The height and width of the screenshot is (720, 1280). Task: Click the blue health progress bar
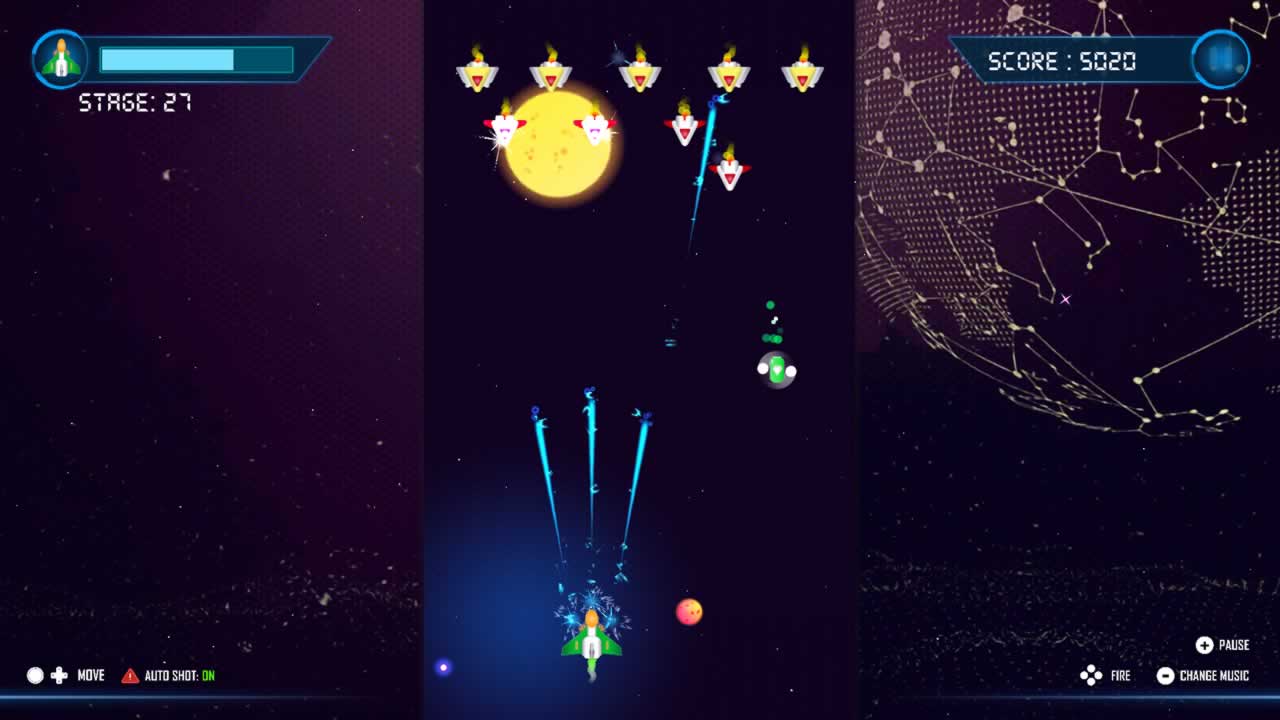[x=168, y=60]
